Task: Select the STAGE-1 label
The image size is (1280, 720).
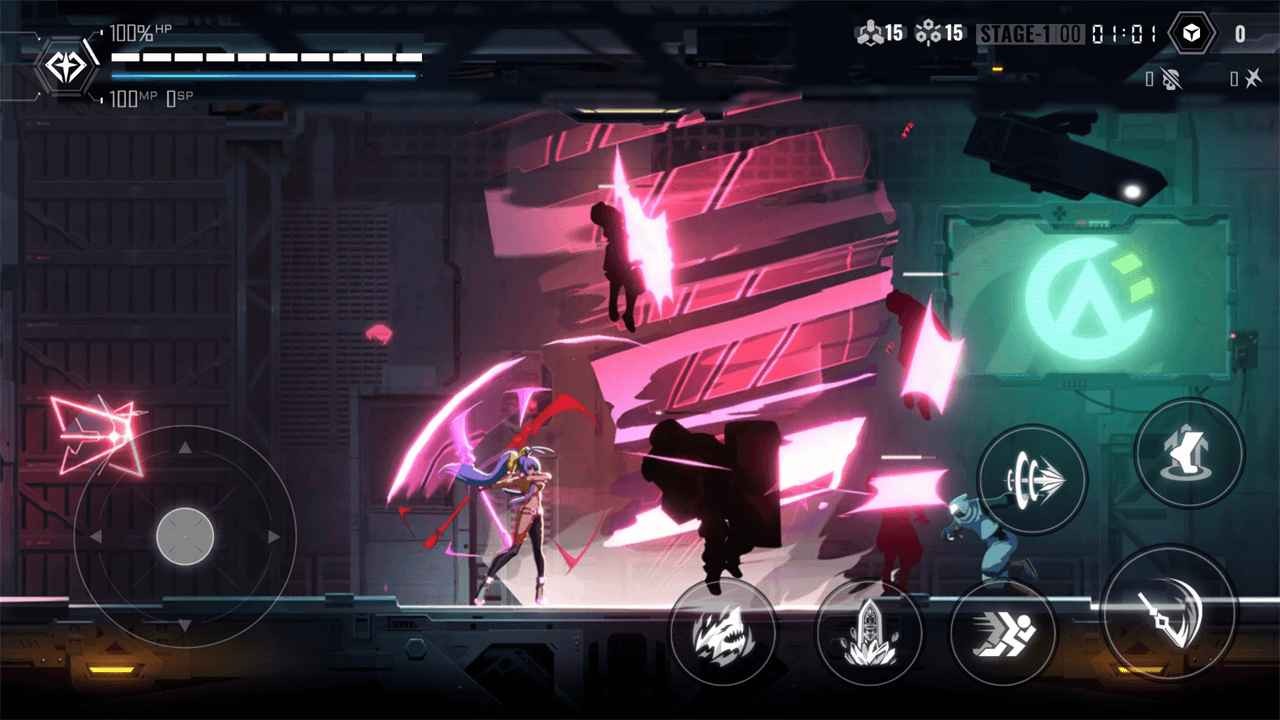Action: point(1015,31)
